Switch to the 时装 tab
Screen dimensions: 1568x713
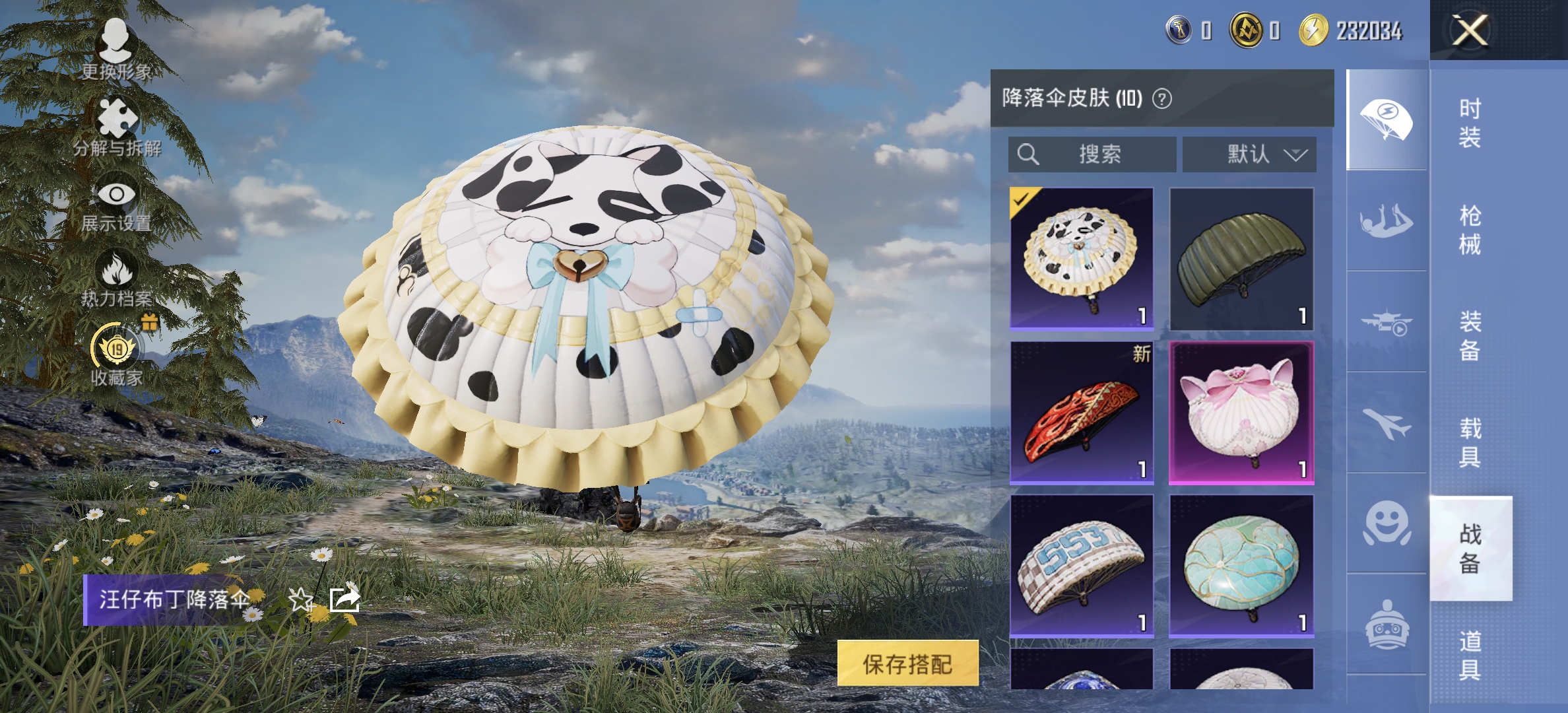coord(1472,122)
